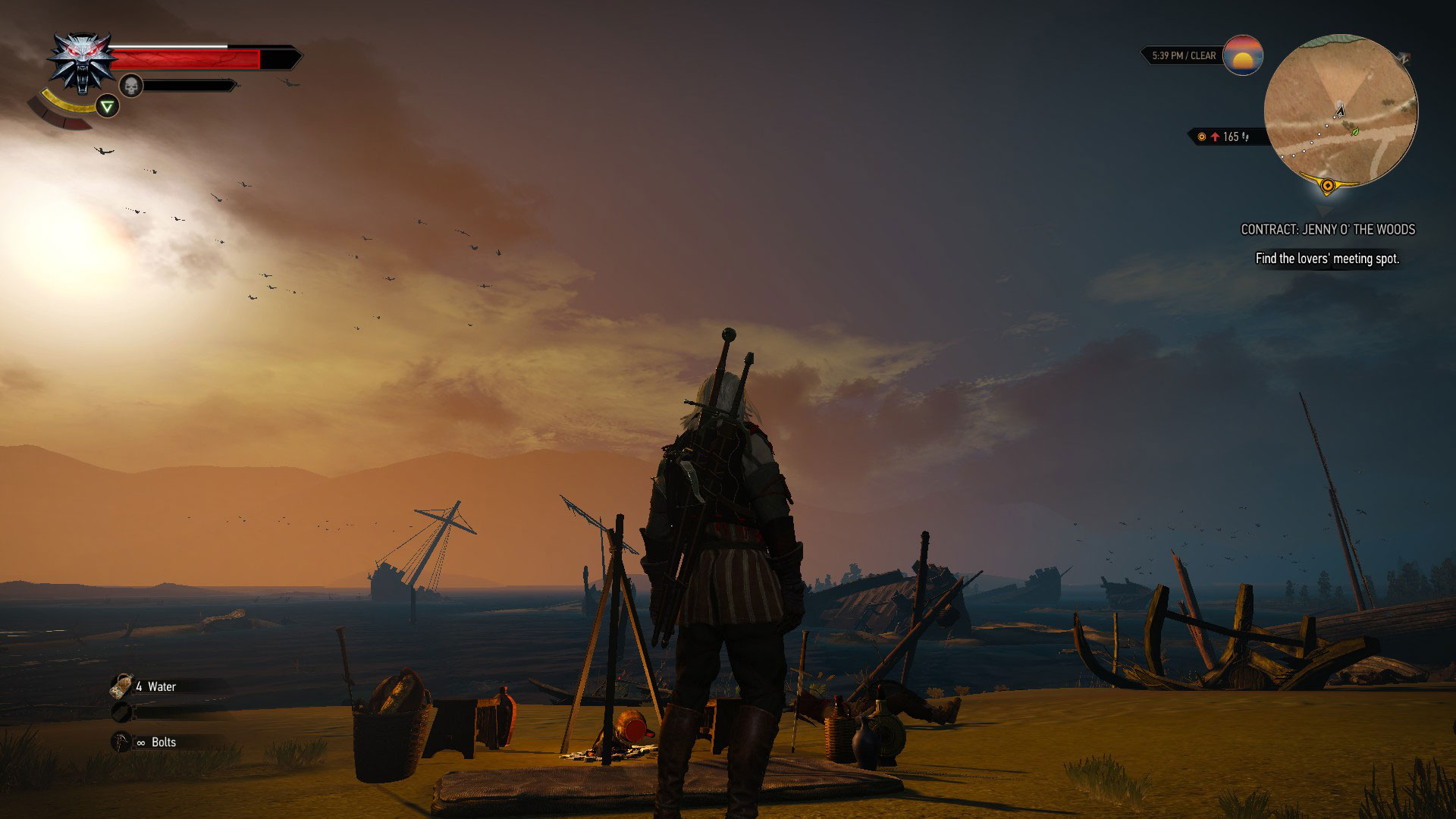The height and width of the screenshot is (819, 1456).
Task: Select the empty second consumable slot
Action: pos(121,712)
